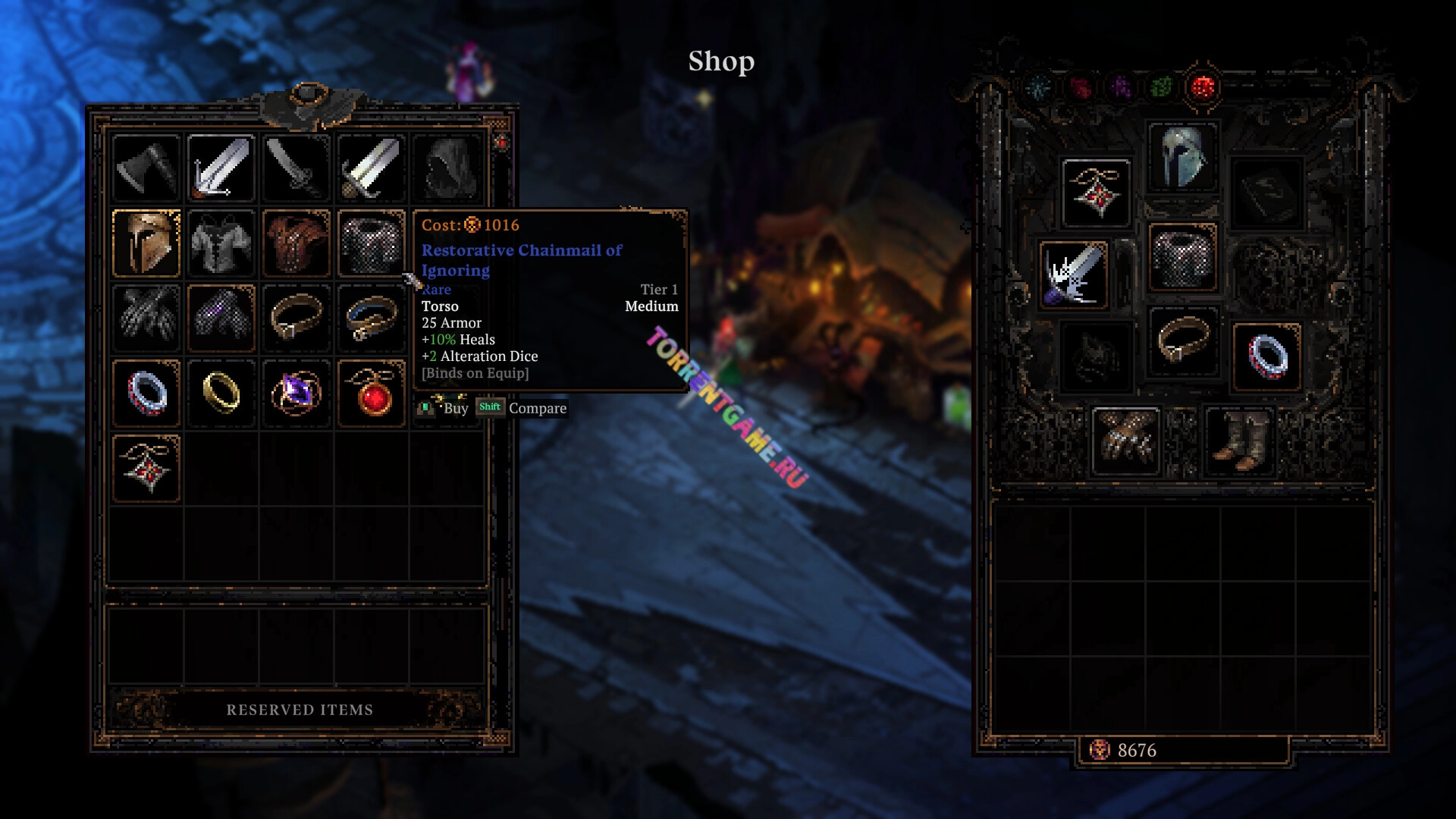Click the equipped belt slot
Screen dimensions: 1456x819
coord(1182,341)
